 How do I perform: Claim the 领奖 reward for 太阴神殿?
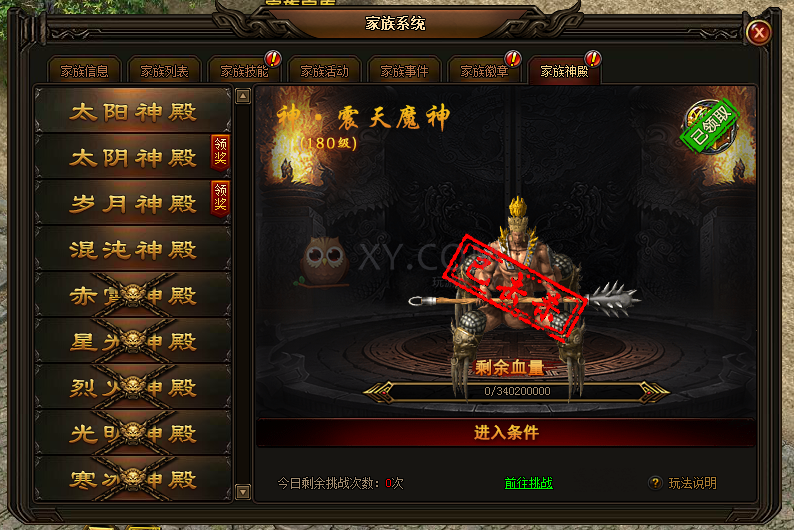[220, 152]
